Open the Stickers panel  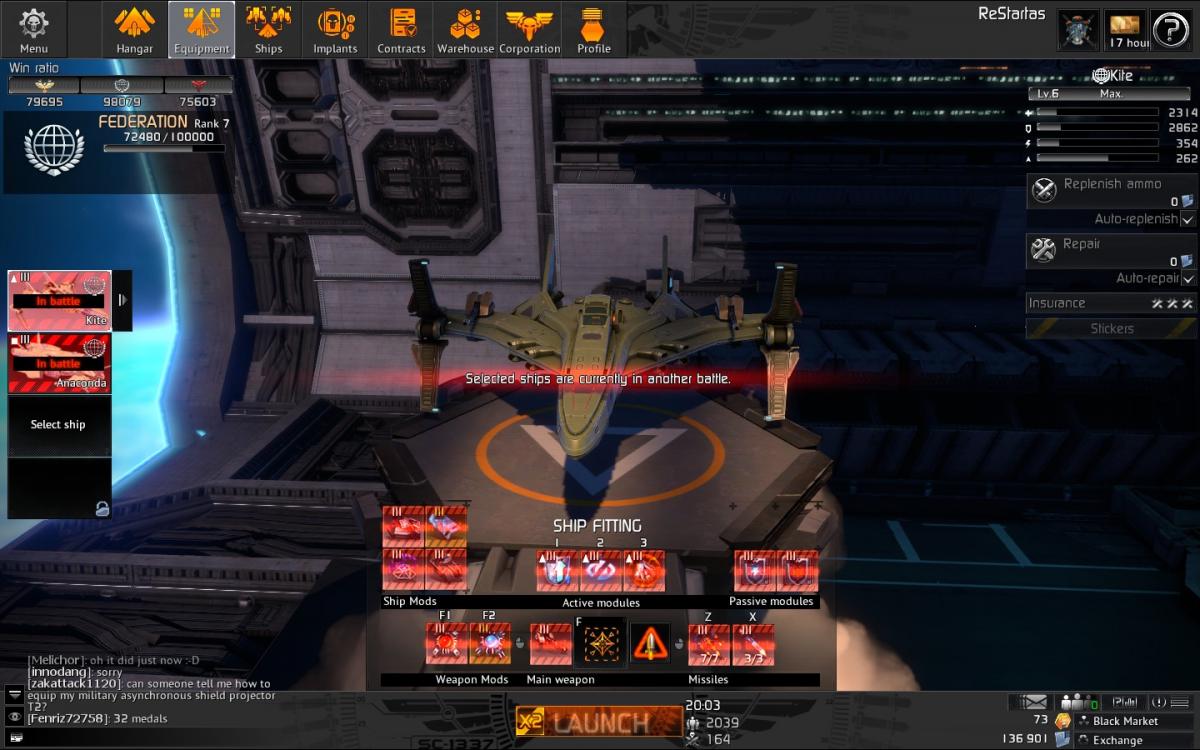click(x=1111, y=328)
